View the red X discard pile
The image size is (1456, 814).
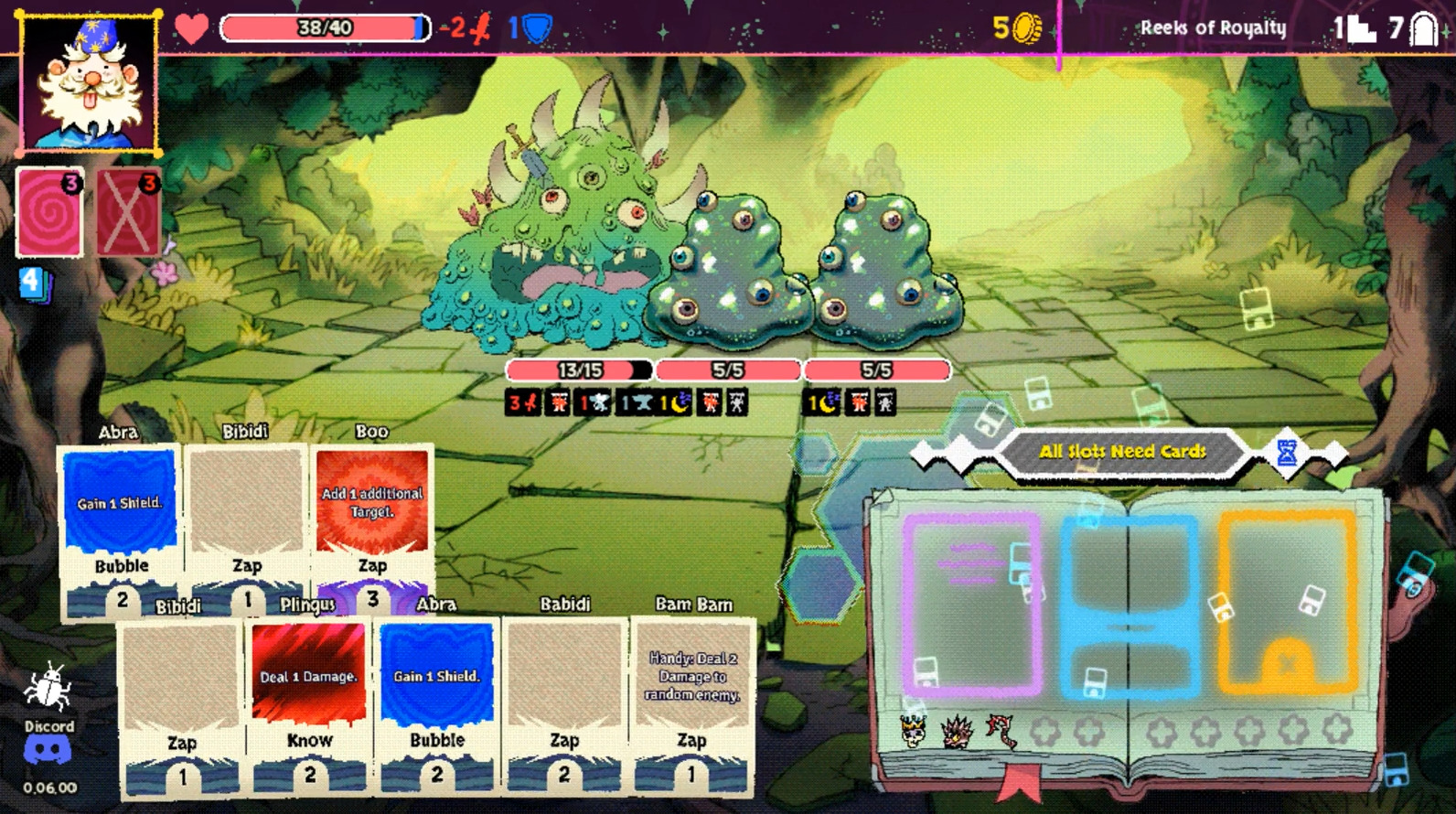[x=129, y=212]
